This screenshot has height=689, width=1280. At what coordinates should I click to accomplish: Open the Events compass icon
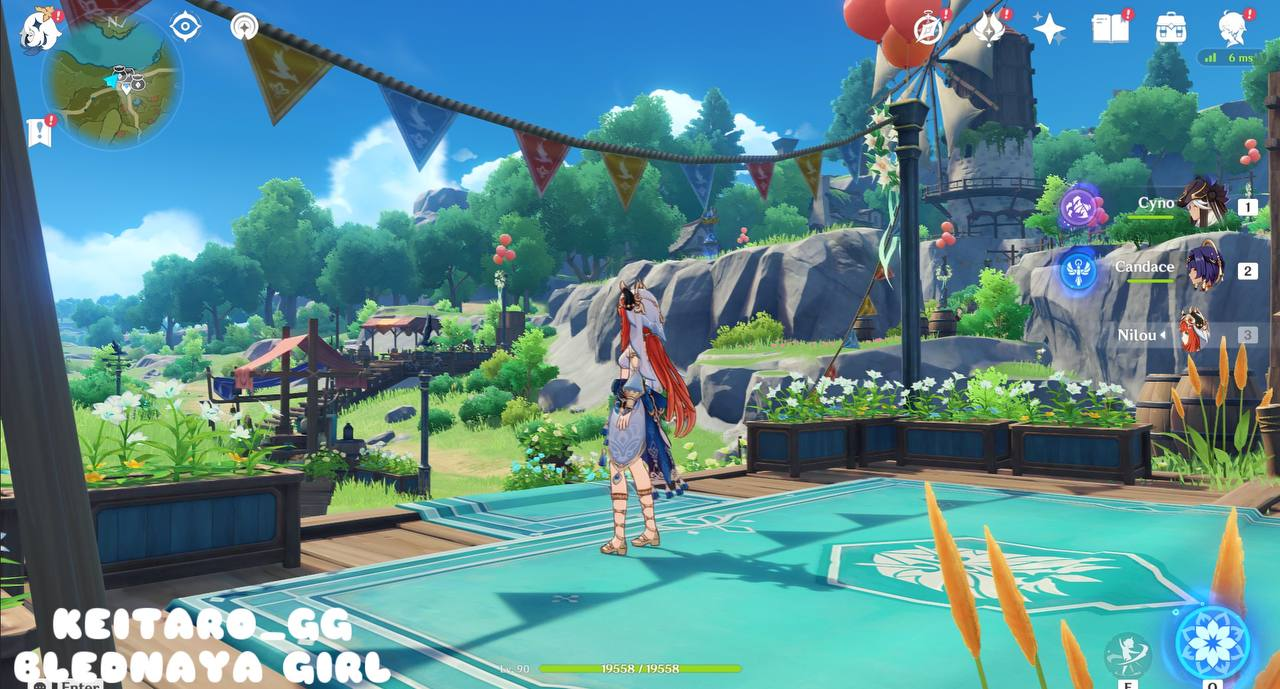(929, 28)
